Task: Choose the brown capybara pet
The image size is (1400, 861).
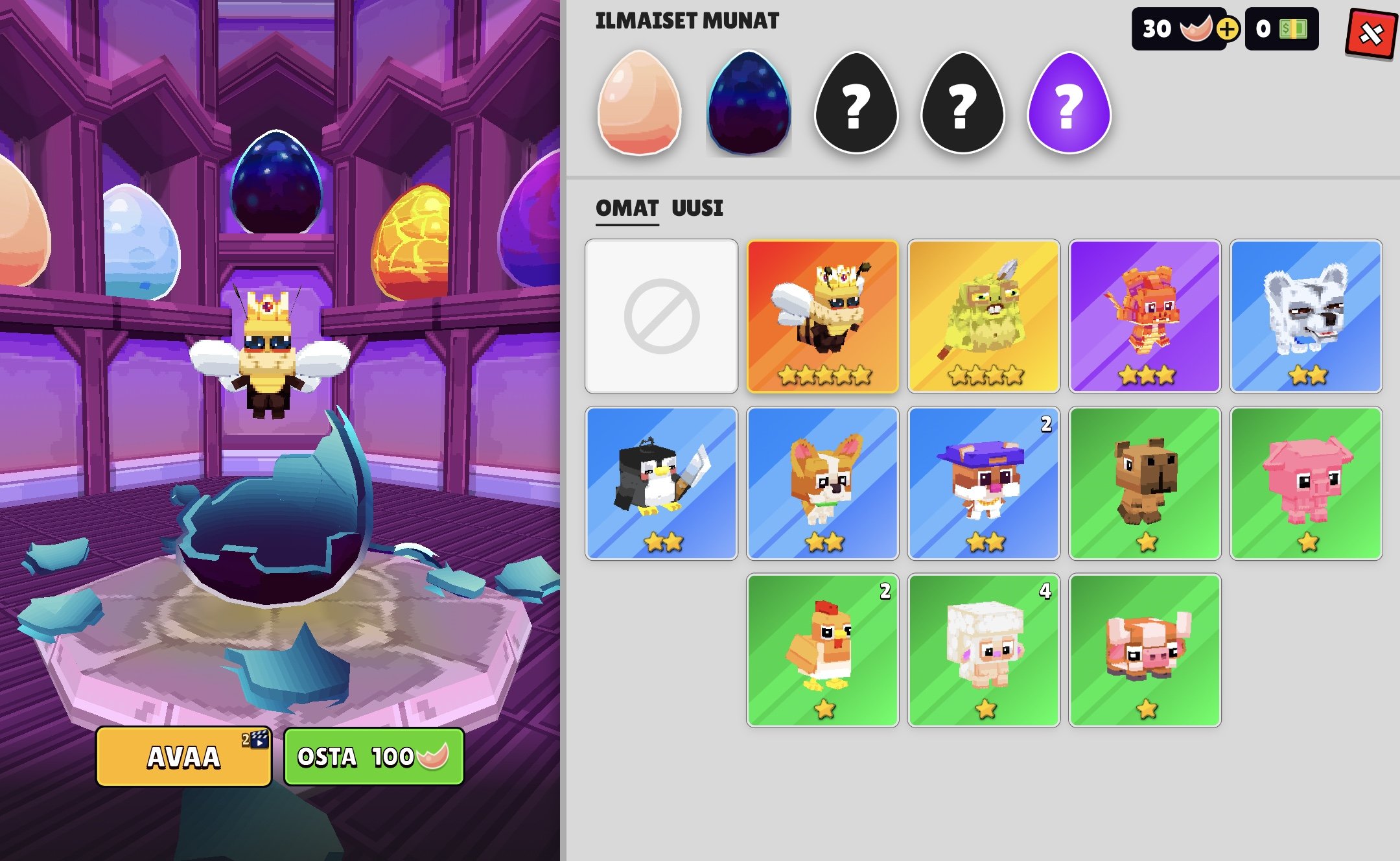Action: point(1145,484)
